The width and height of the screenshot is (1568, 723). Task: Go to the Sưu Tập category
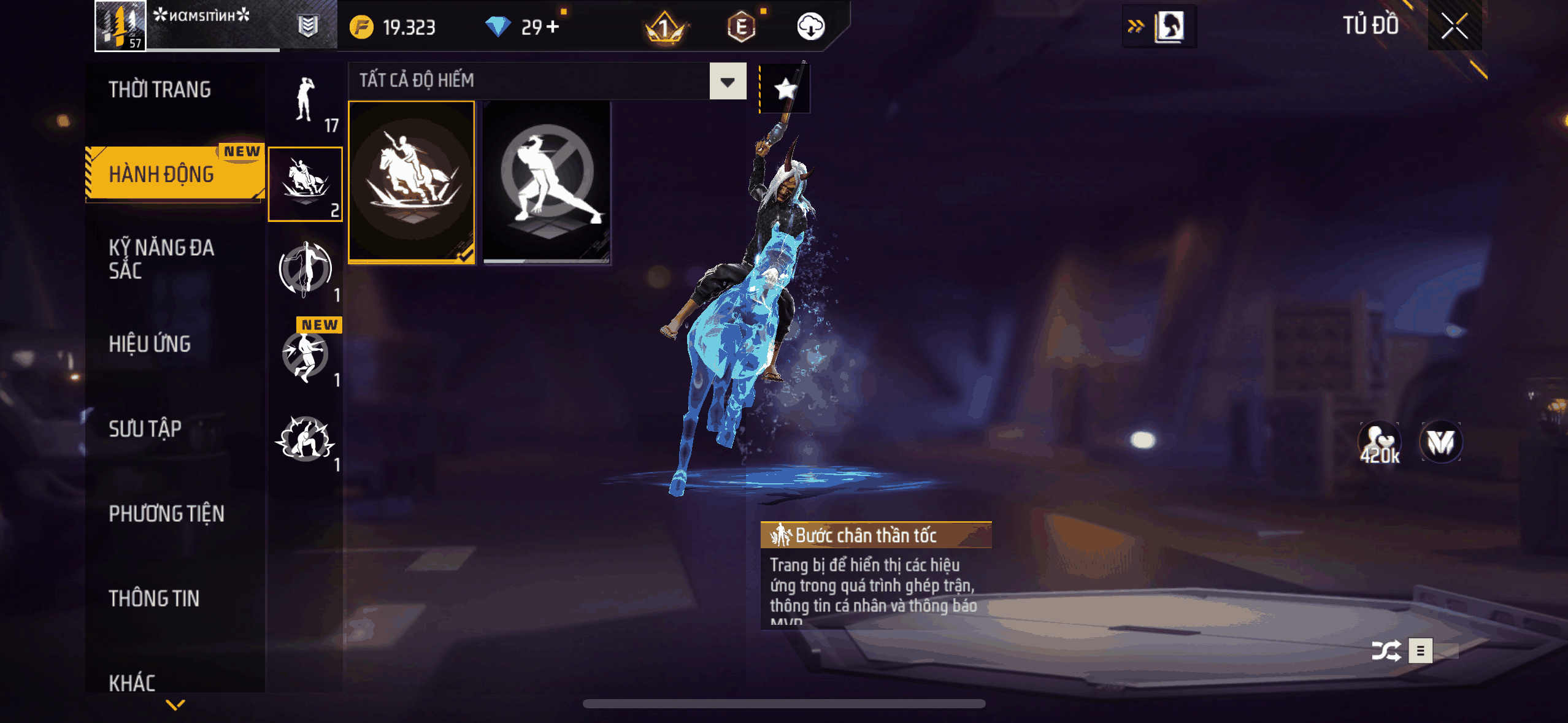click(x=145, y=429)
